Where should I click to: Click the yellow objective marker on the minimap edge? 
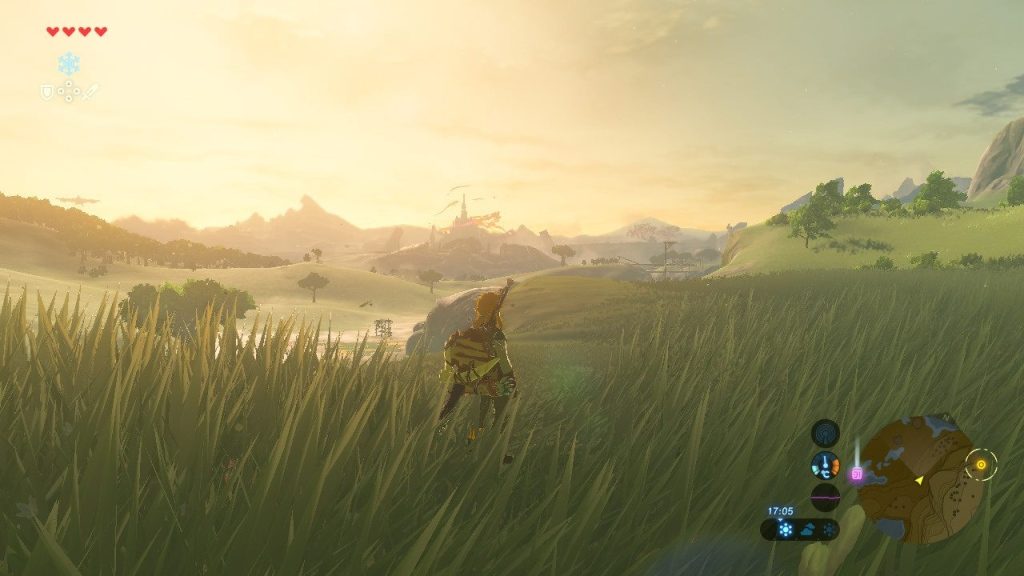coord(981,464)
